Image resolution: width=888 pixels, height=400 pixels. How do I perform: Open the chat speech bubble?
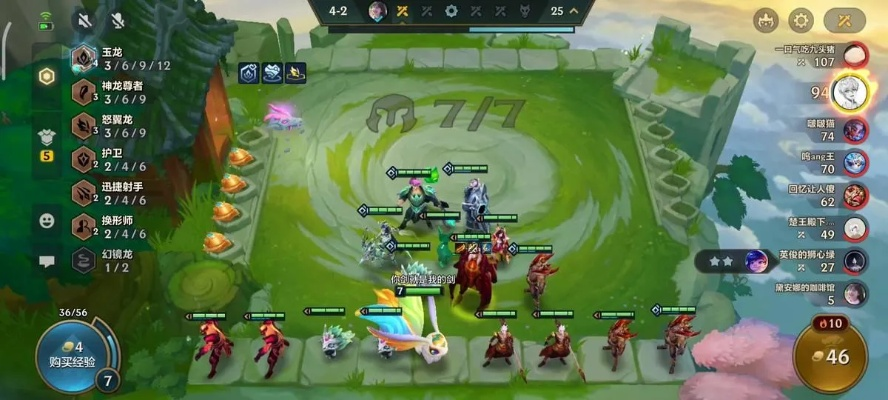pos(46,261)
